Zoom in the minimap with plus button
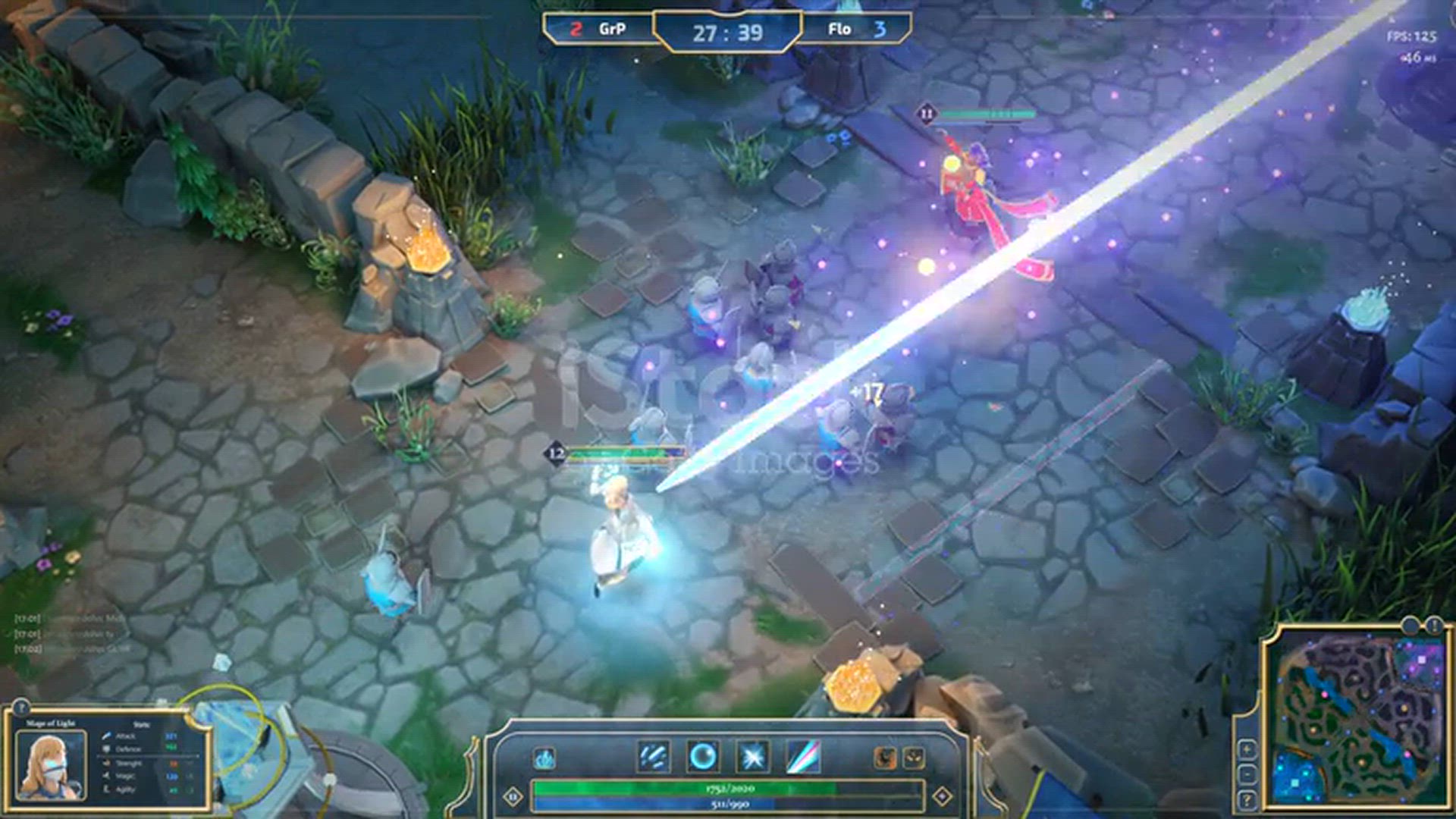Image resolution: width=1456 pixels, height=819 pixels. point(1247,749)
